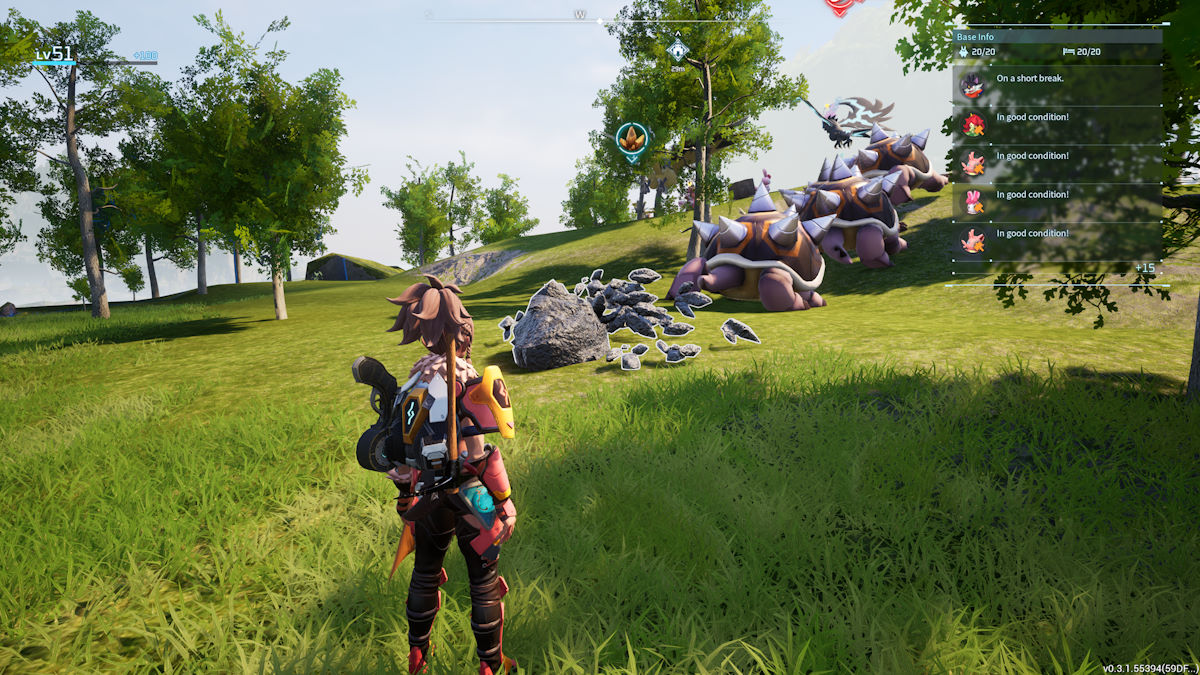Viewport: 1200px width, 675px height.
Task: Click the base waypoint marker showing 29m
Action: [x=678, y=49]
